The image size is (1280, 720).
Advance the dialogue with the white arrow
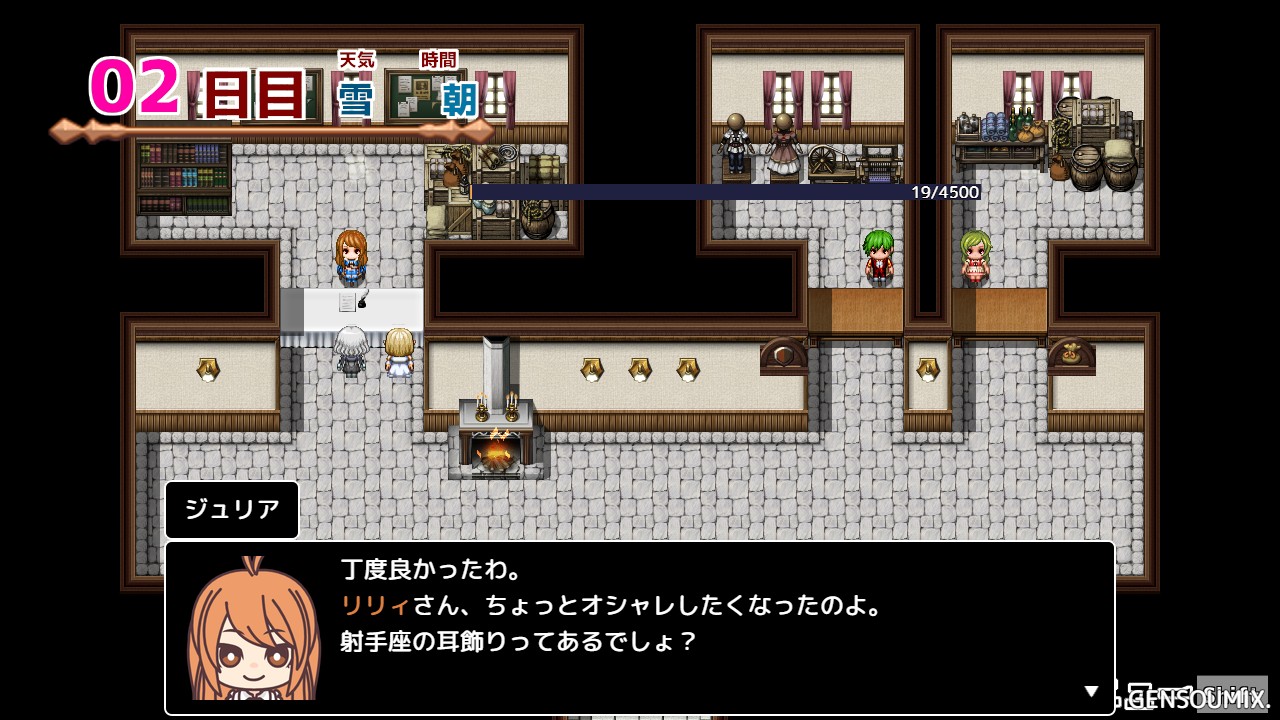pyautogui.click(x=1091, y=691)
